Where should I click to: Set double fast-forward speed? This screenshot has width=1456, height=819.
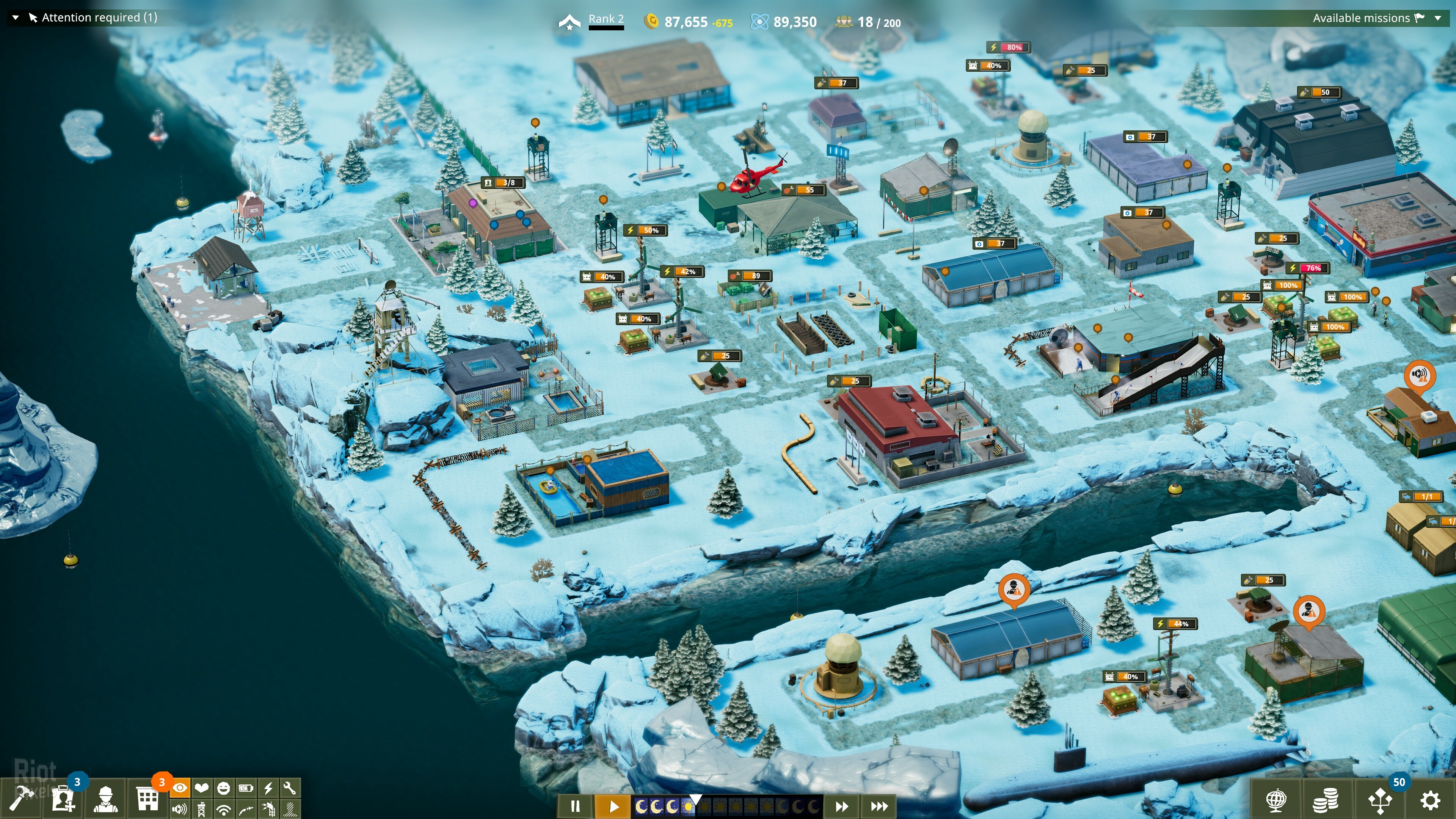[842, 806]
